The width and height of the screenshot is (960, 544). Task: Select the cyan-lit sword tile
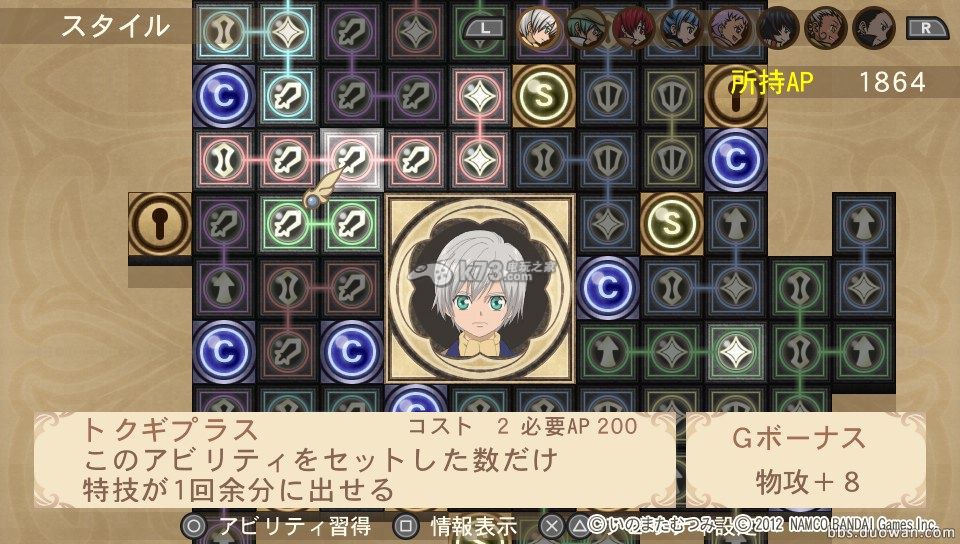[x=288, y=96]
